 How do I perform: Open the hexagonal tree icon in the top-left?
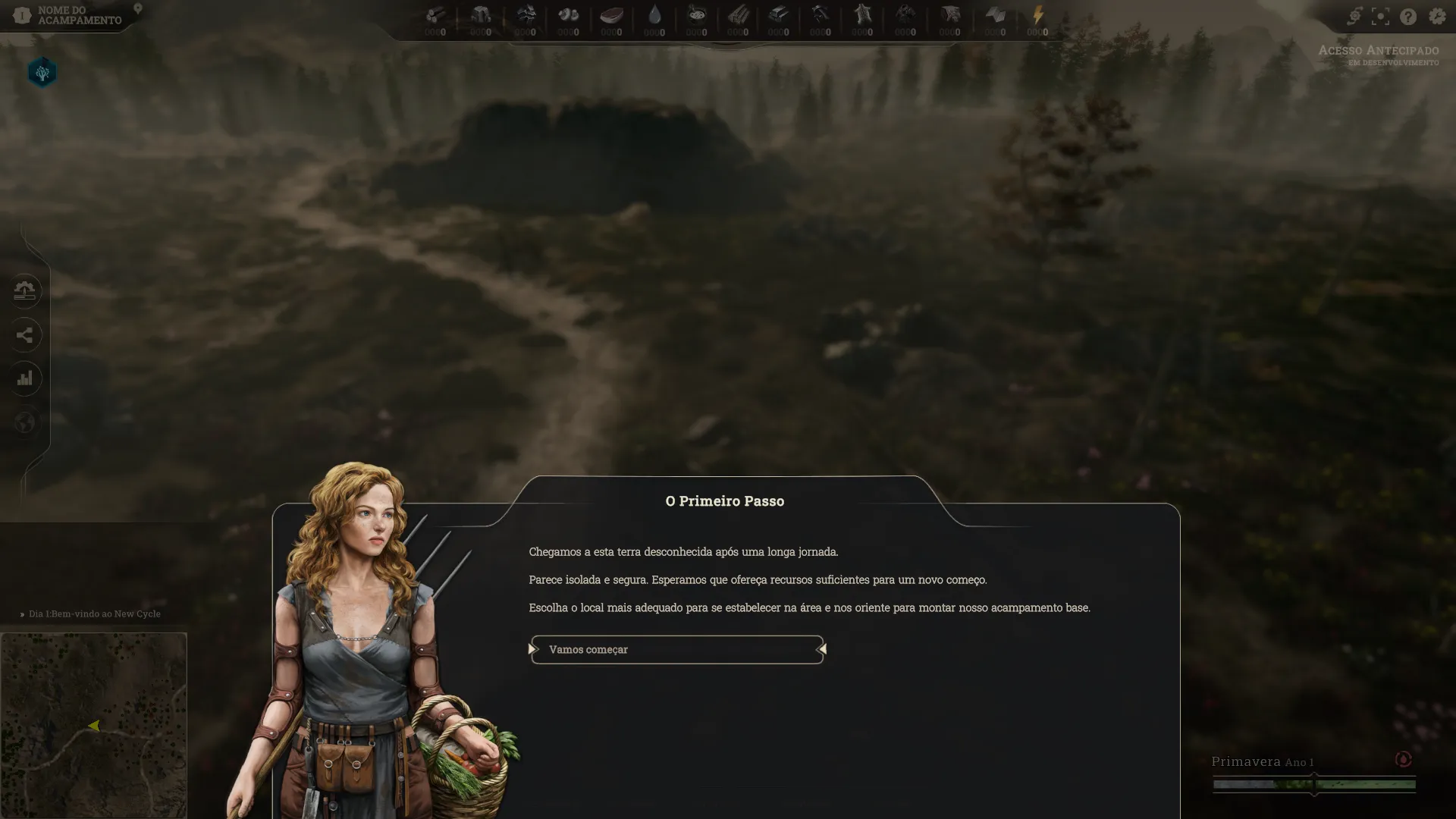coord(42,73)
